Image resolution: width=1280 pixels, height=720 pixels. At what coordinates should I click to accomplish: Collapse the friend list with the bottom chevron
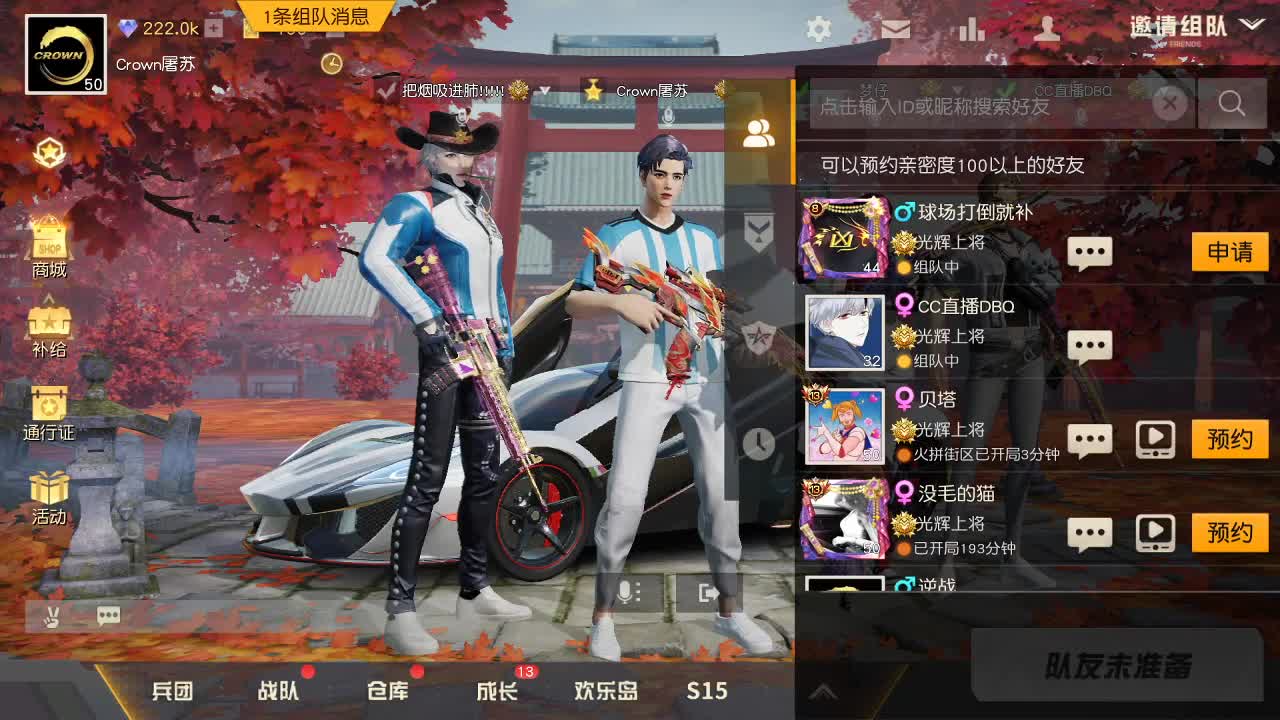[824, 690]
